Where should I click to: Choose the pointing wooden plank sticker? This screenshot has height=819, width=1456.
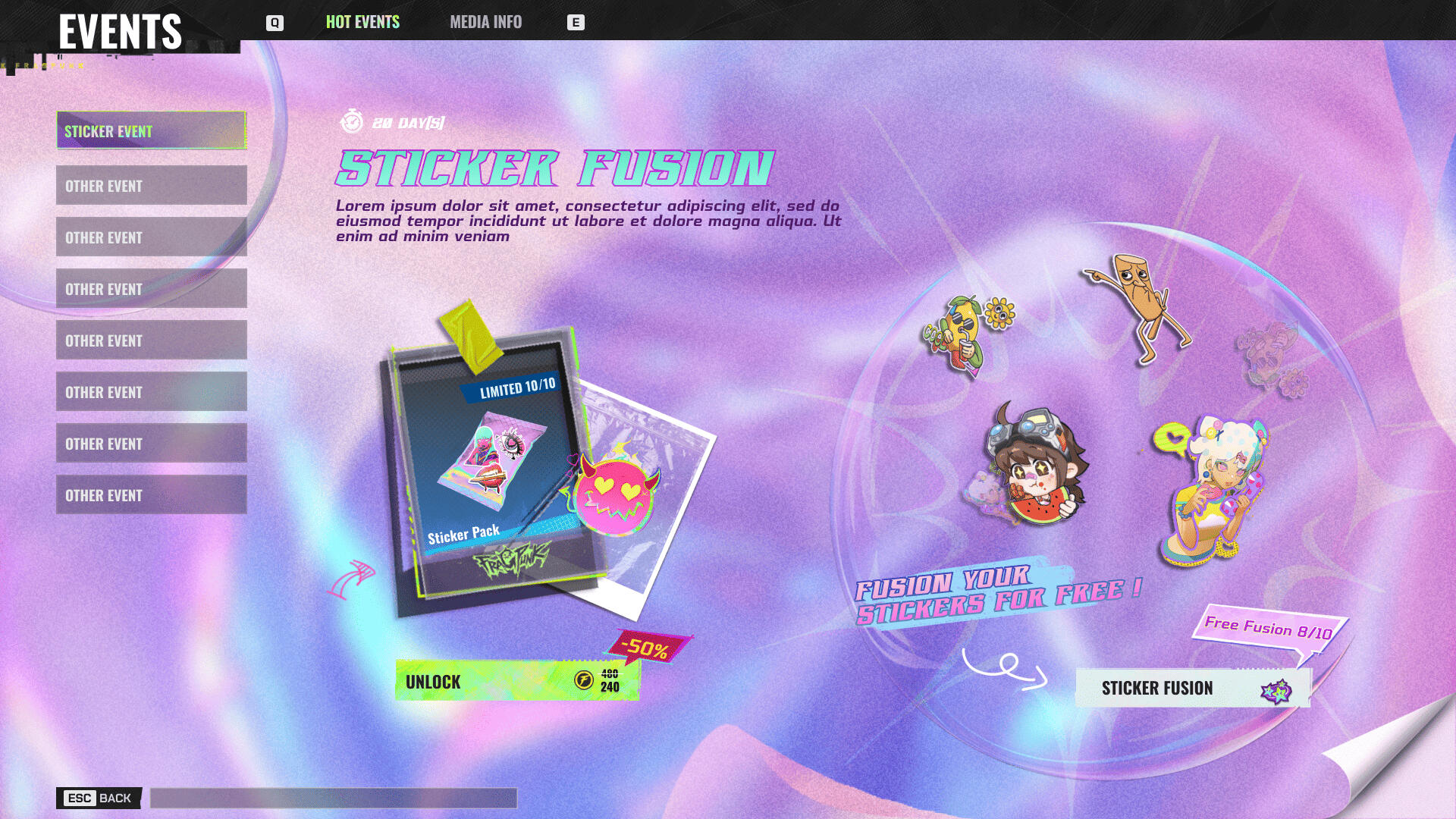pos(1141,307)
